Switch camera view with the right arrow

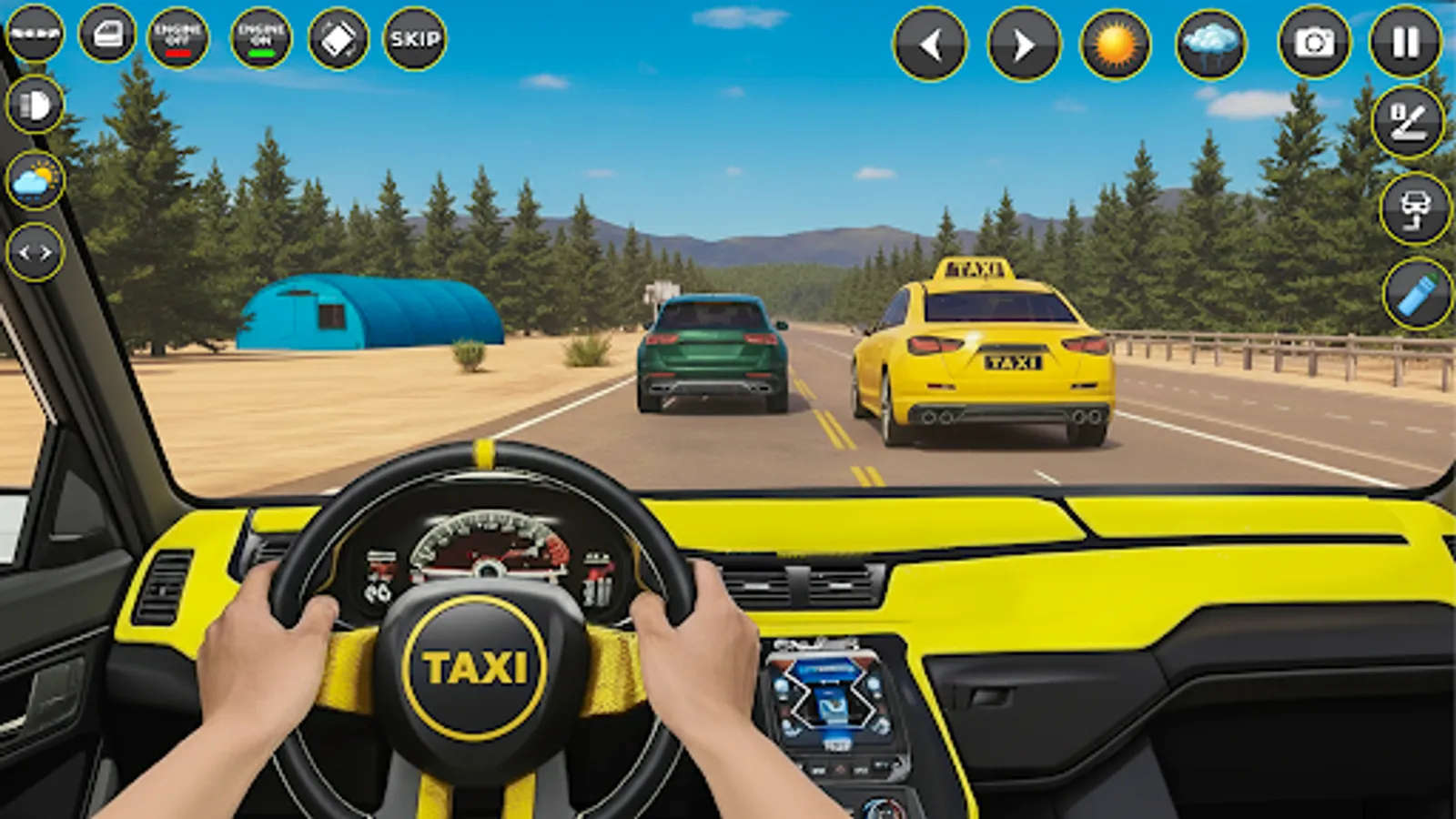[1023, 41]
